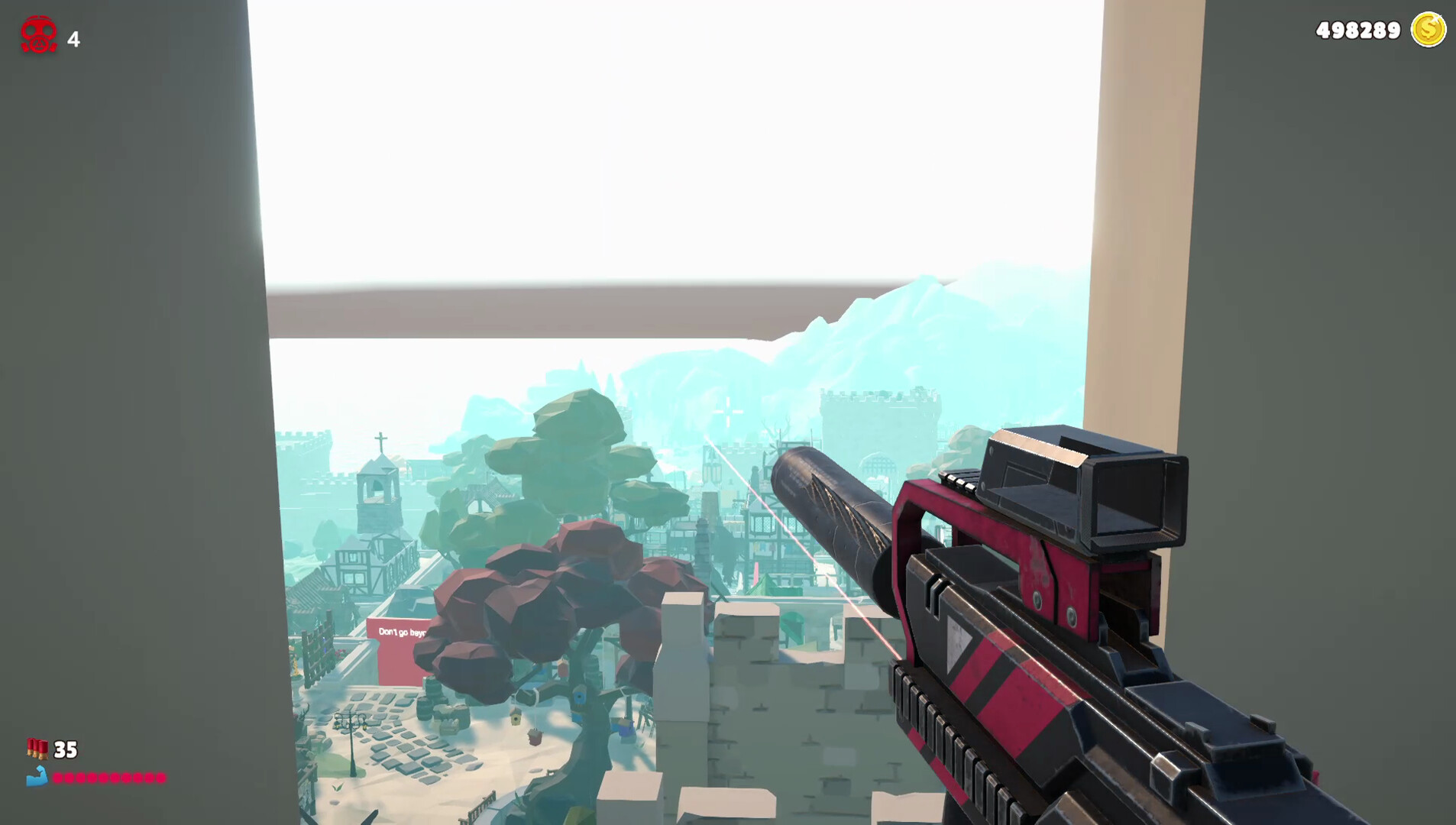Click the first pink stamina pip

click(x=57, y=776)
